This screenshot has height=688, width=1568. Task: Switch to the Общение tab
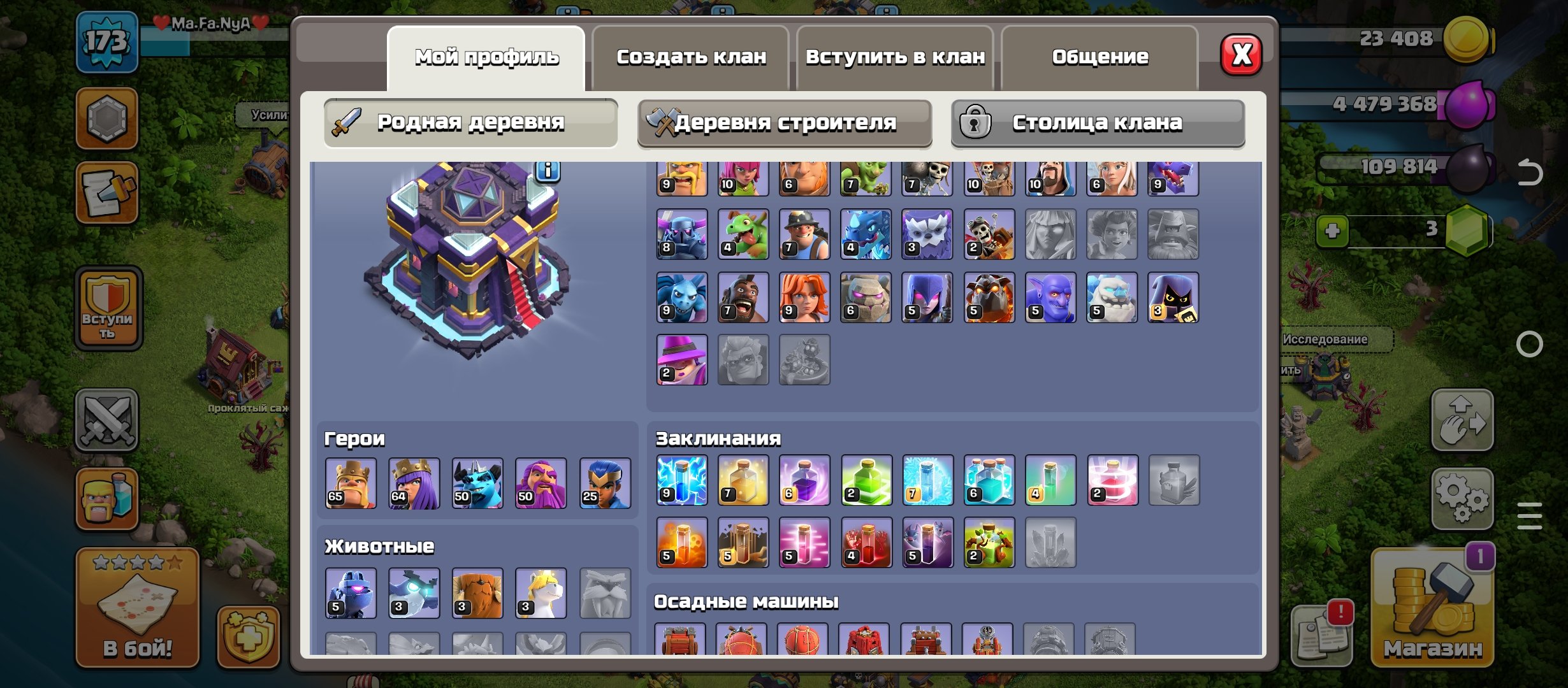click(1100, 57)
